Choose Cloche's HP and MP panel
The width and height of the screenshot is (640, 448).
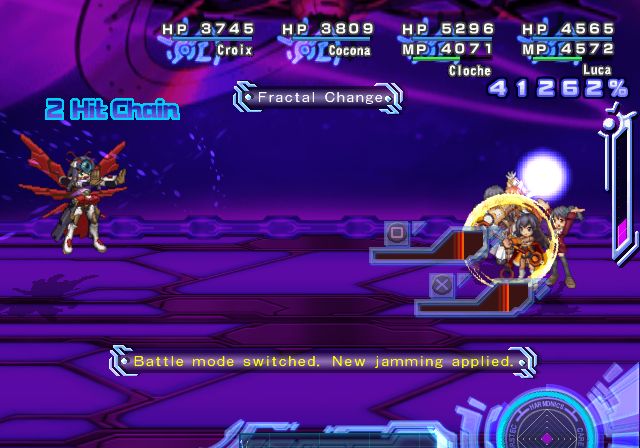click(x=447, y=45)
